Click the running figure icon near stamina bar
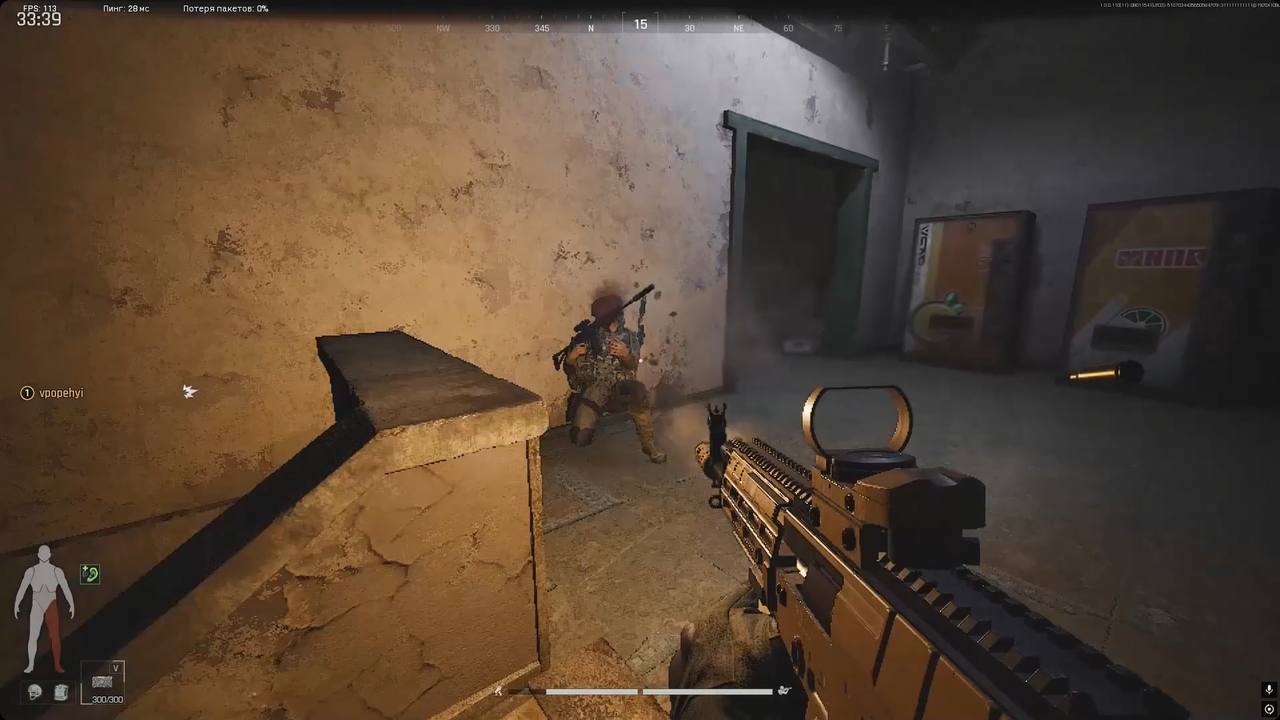The image size is (1280, 720). [x=498, y=691]
